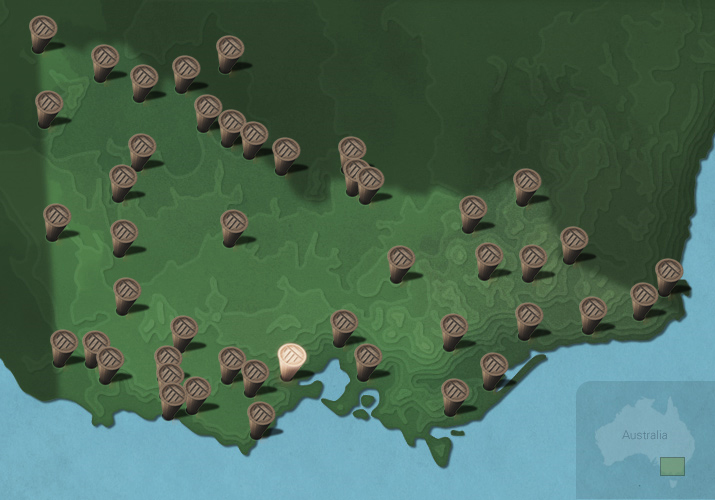Viewport: 715px width, 500px height.
Task: Select the highlighted pale map marker
Action: pos(291,359)
